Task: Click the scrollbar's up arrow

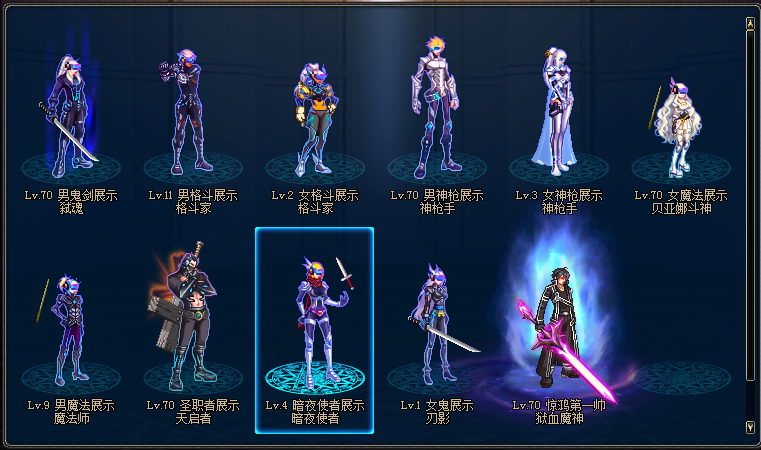Action: [750, 22]
